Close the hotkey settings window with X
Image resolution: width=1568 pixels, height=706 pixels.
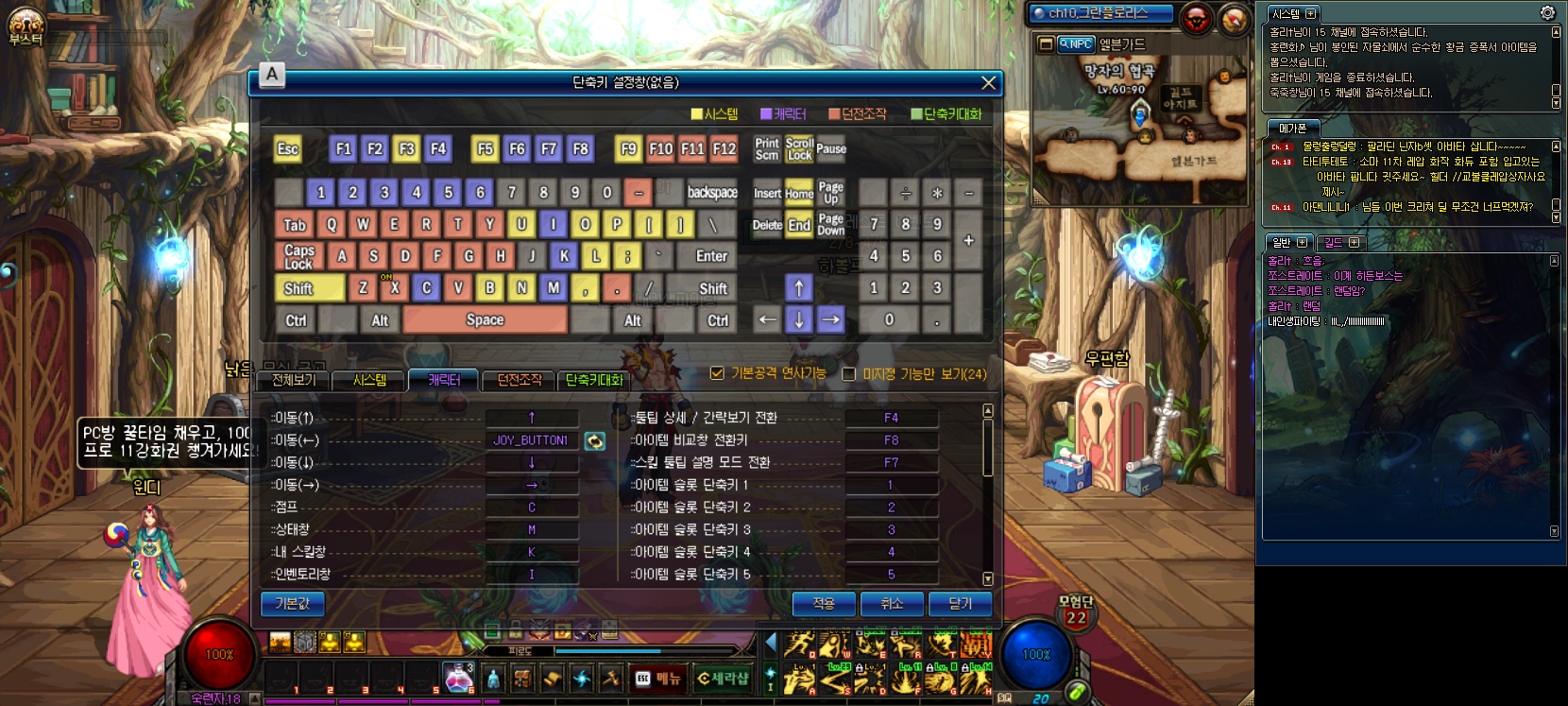pos(988,83)
